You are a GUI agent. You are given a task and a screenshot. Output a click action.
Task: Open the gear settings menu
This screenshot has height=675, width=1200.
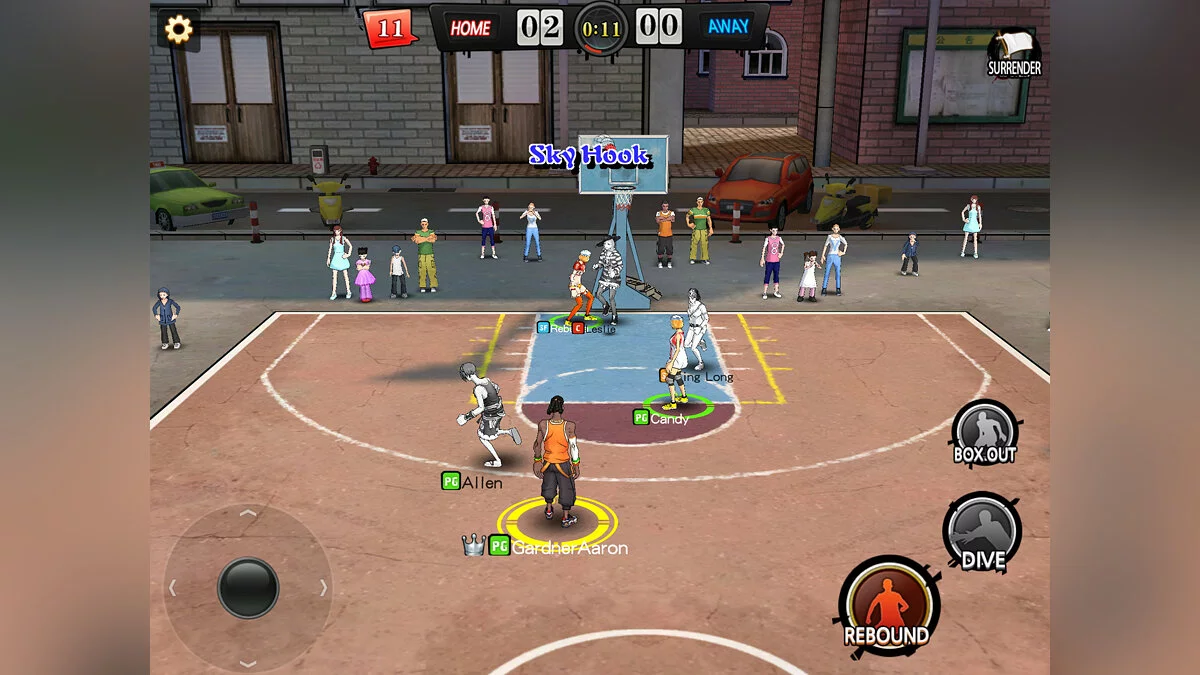178,29
